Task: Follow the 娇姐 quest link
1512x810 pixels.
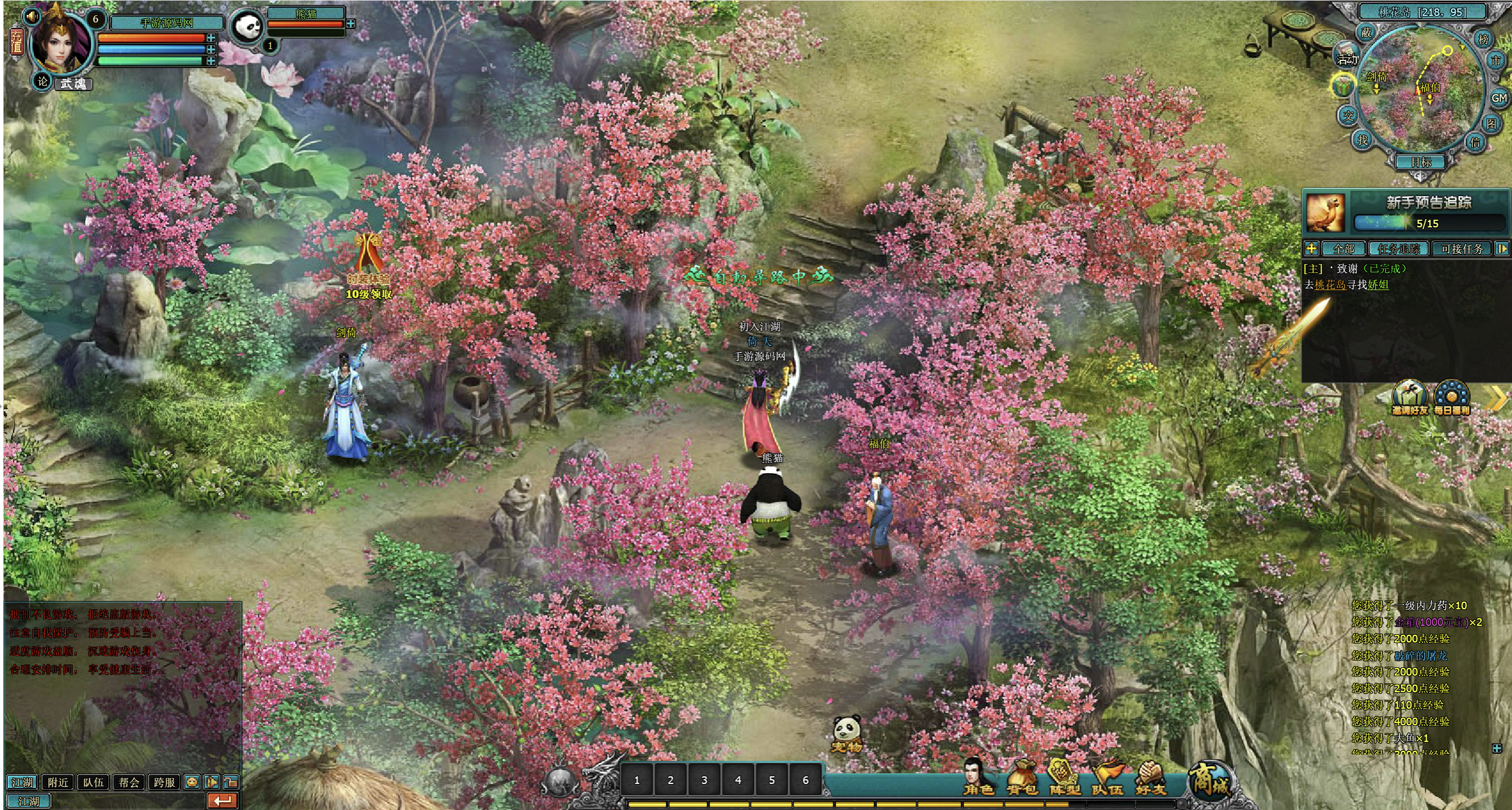Action: coord(1378,285)
